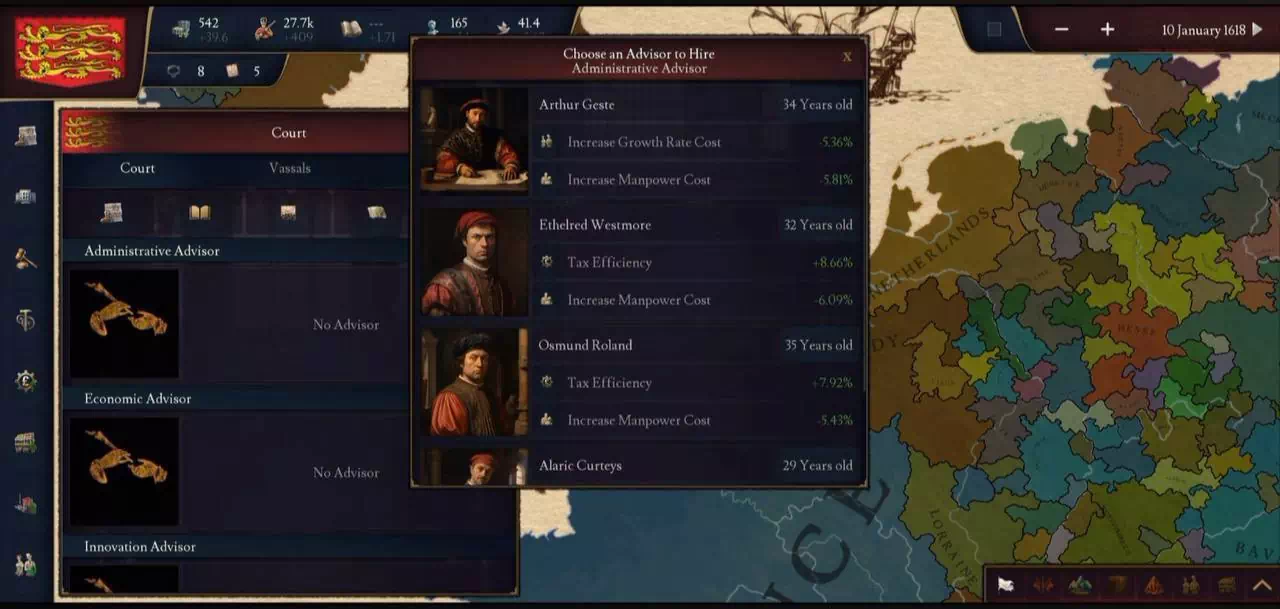1280x609 pixels.
Task: Switch to the Vassals tab
Action: tap(289, 168)
